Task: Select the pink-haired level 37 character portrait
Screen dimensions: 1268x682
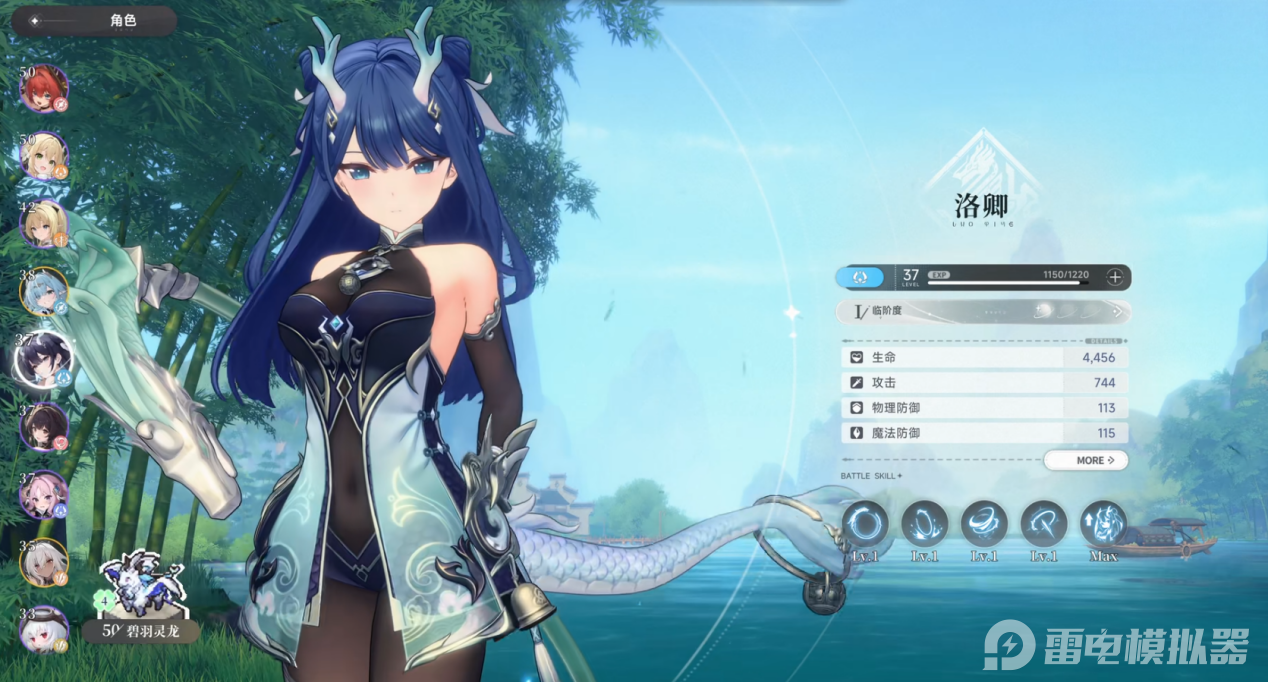Action: [44, 494]
